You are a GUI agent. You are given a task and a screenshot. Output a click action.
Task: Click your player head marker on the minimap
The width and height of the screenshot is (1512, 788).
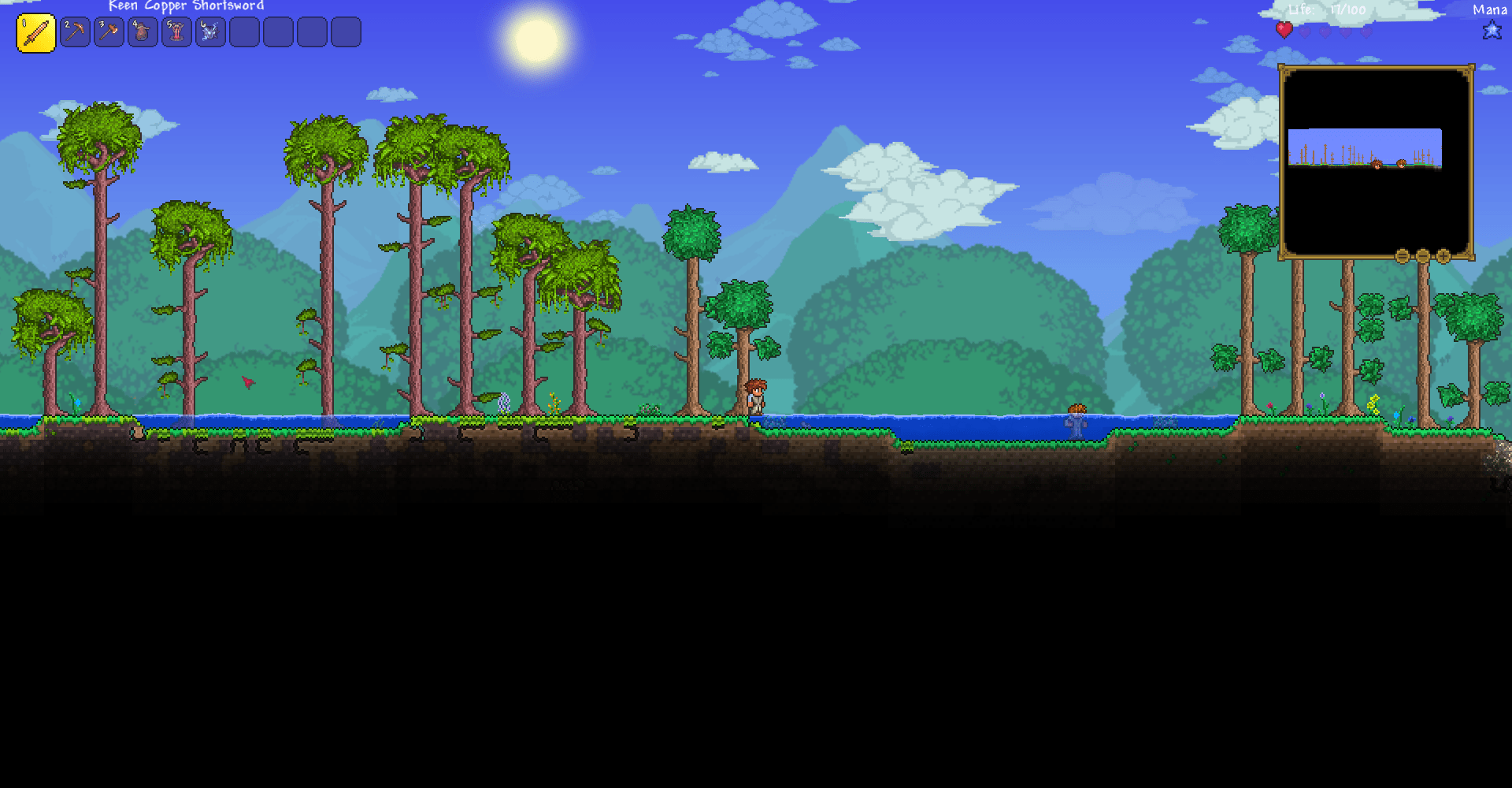1376,165
